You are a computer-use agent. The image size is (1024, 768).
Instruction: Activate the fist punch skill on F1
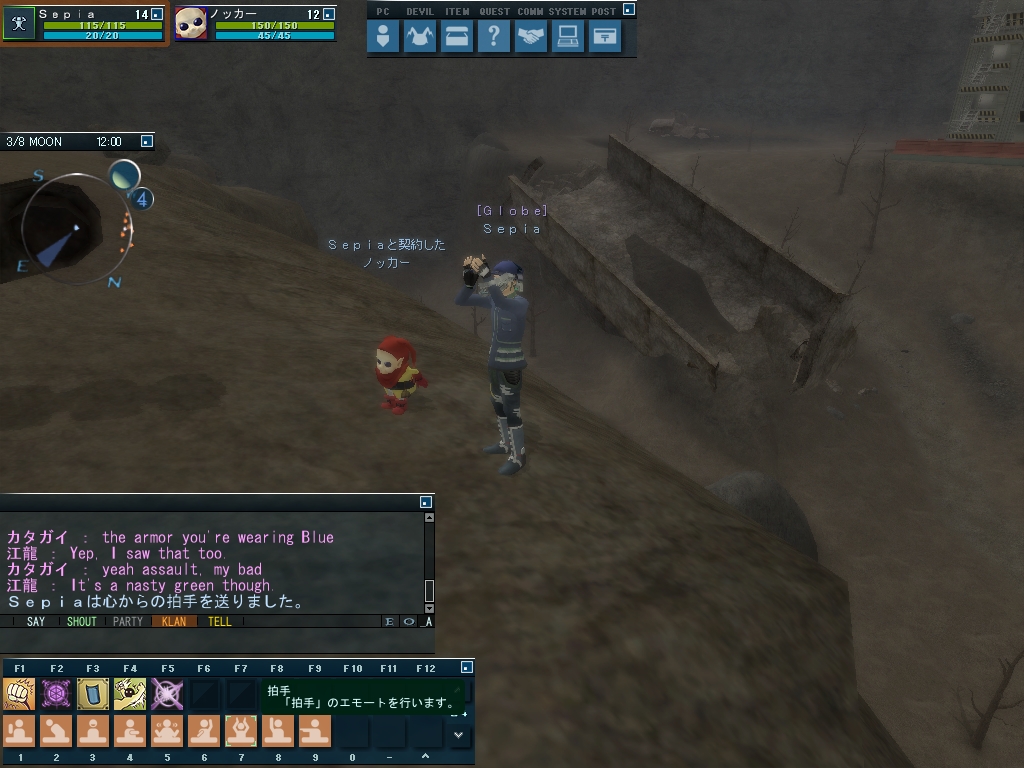tap(19, 693)
